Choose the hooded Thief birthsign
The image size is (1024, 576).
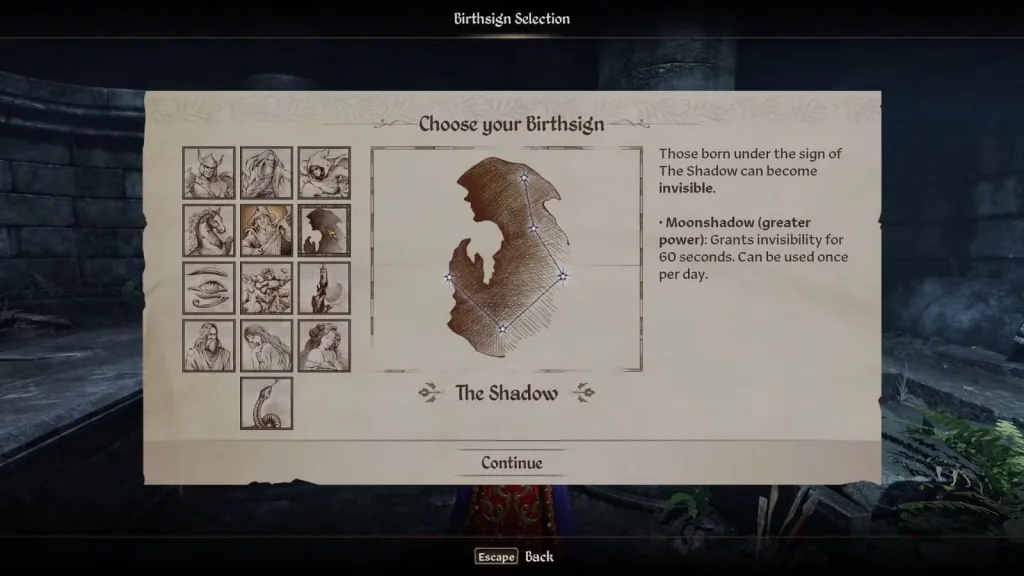[324, 173]
